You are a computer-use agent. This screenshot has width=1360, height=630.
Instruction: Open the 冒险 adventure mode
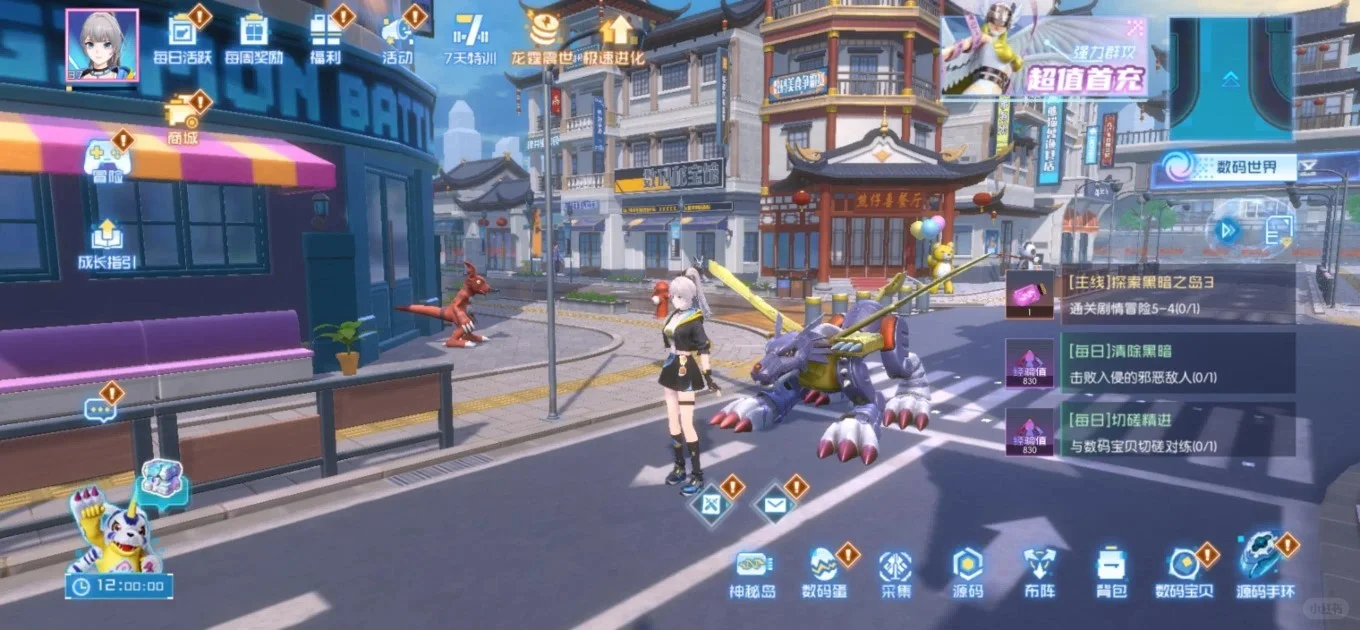(106, 160)
